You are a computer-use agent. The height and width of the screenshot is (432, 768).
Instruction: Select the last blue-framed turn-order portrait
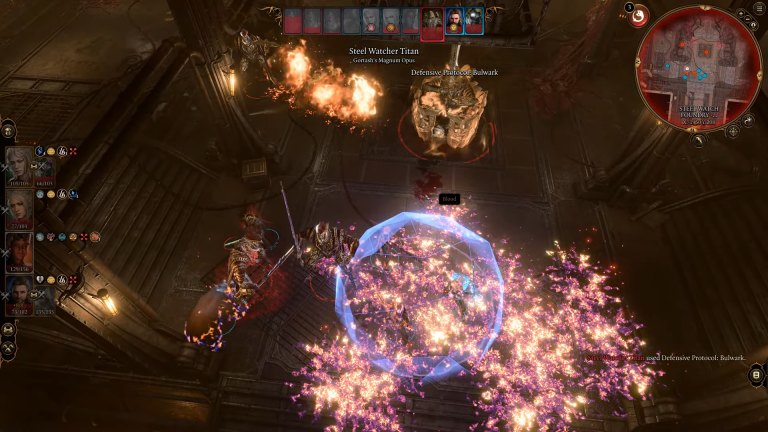(x=474, y=21)
